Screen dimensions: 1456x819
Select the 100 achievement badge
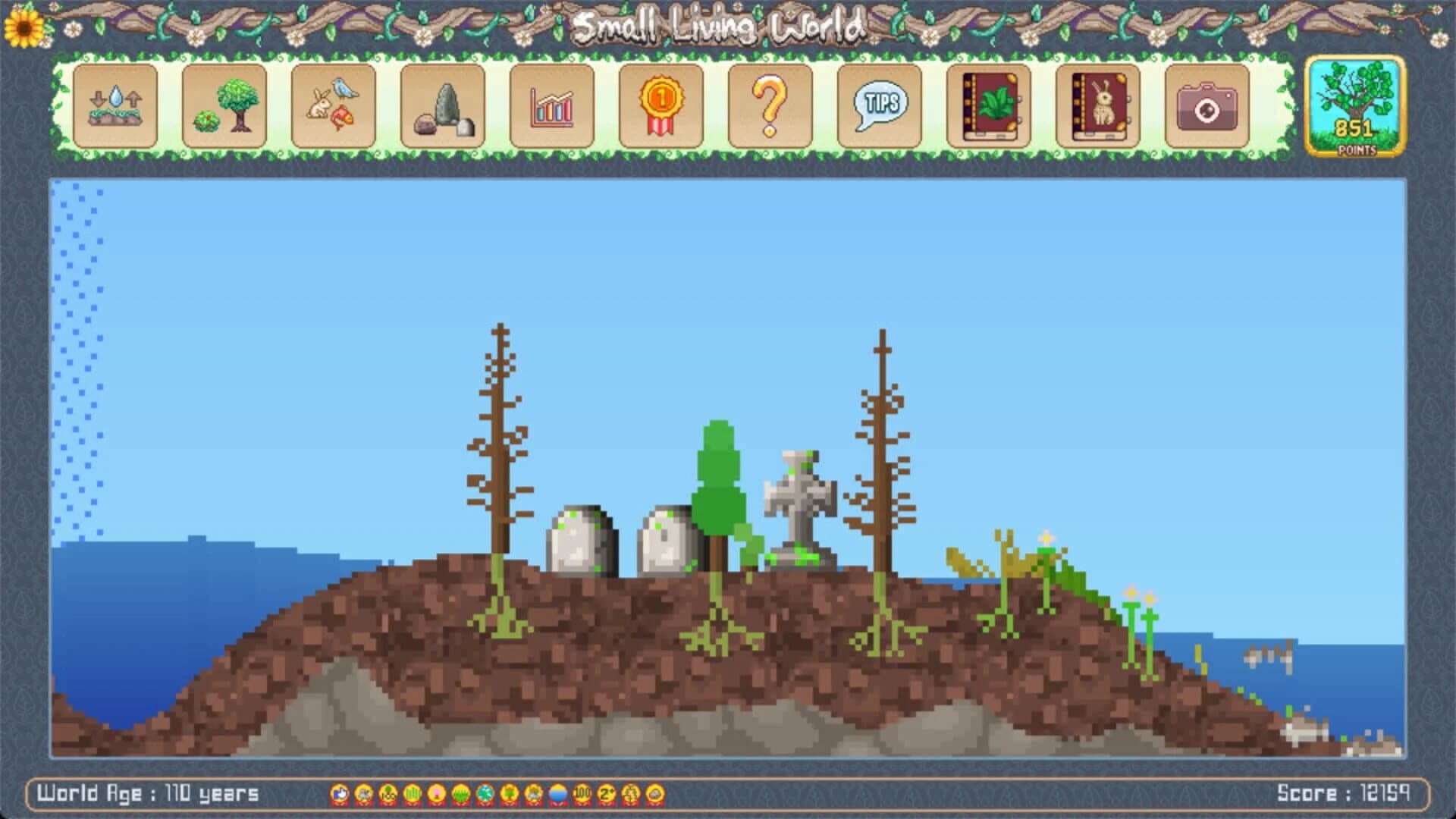(580, 794)
